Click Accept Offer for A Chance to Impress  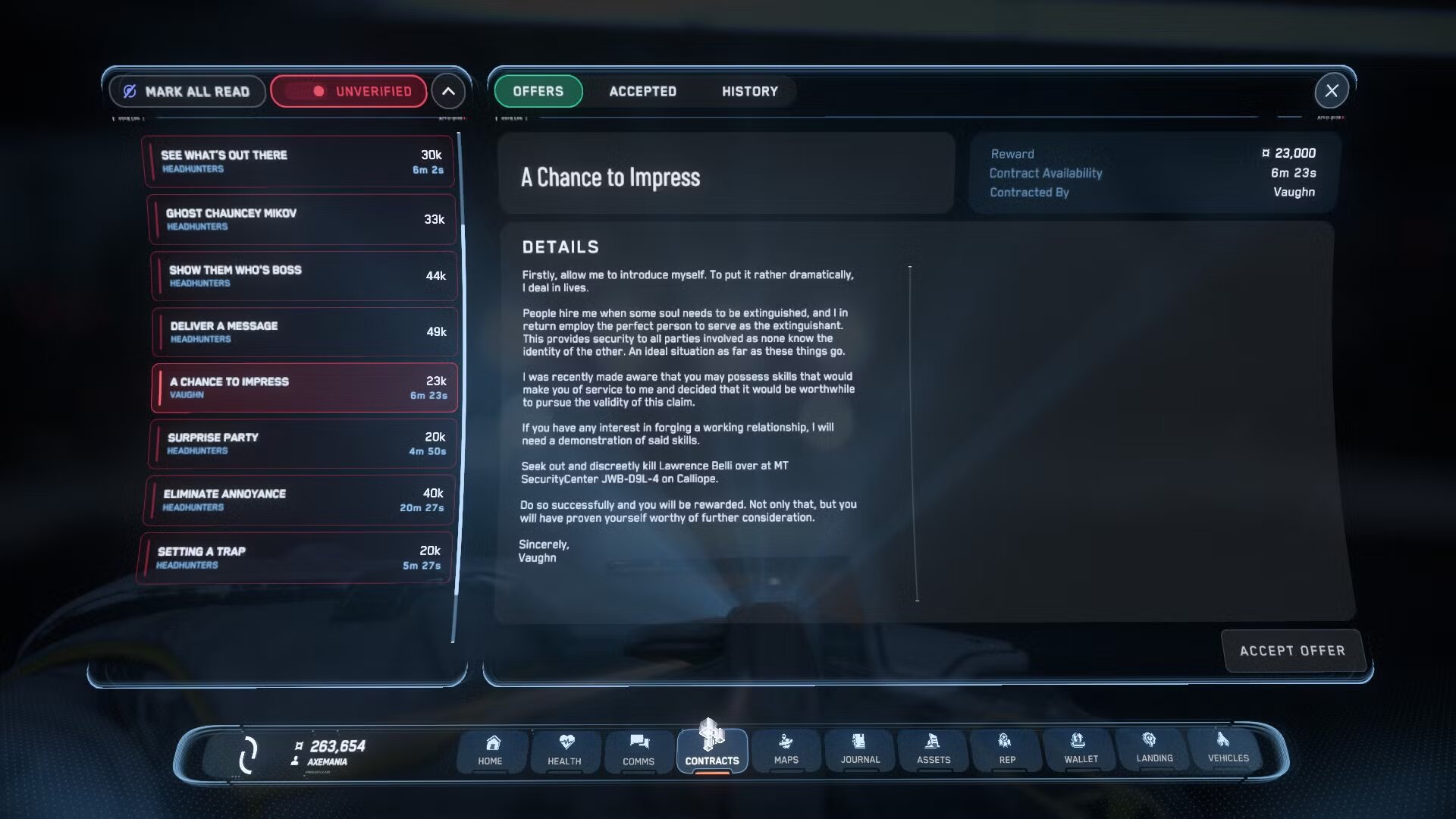pyautogui.click(x=1292, y=651)
